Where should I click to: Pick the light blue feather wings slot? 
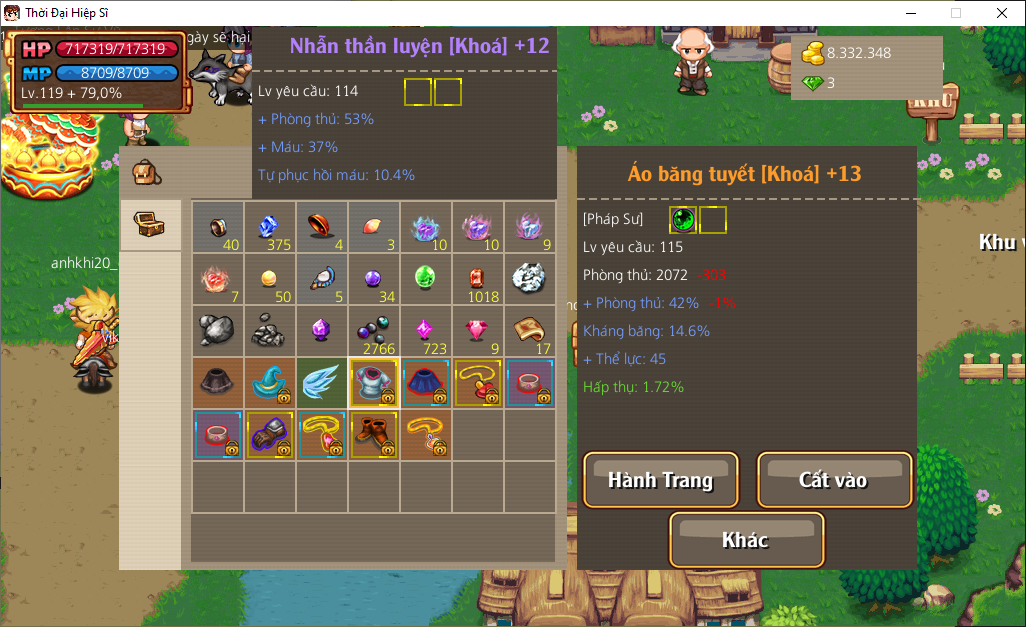(321, 383)
